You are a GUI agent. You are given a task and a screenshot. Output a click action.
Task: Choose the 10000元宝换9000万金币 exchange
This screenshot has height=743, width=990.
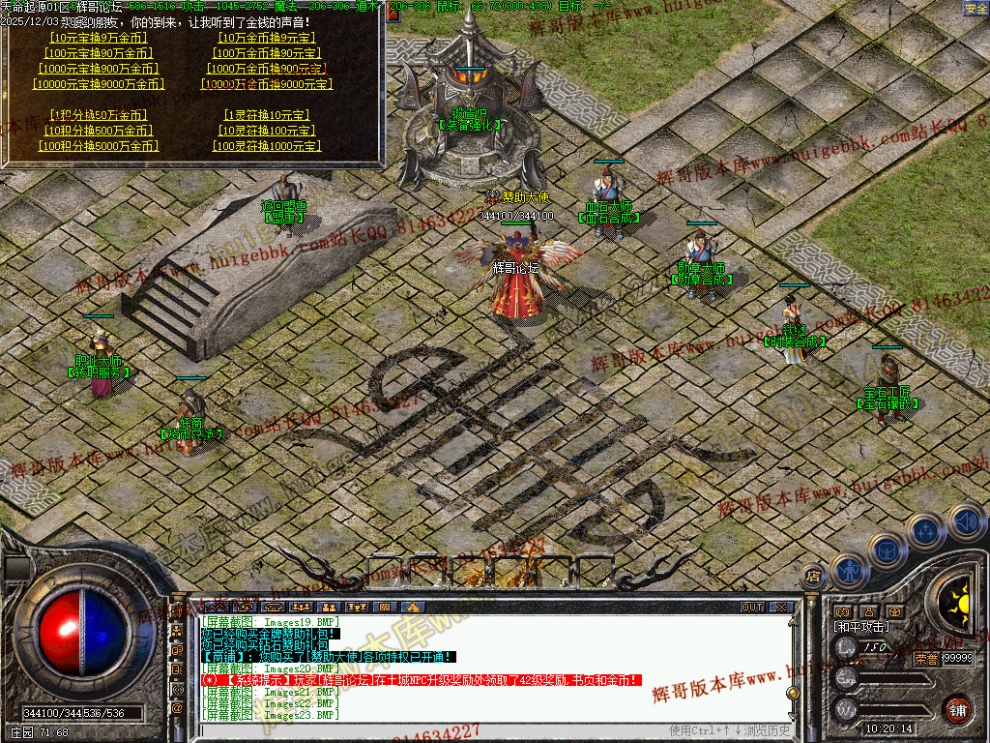96,84
